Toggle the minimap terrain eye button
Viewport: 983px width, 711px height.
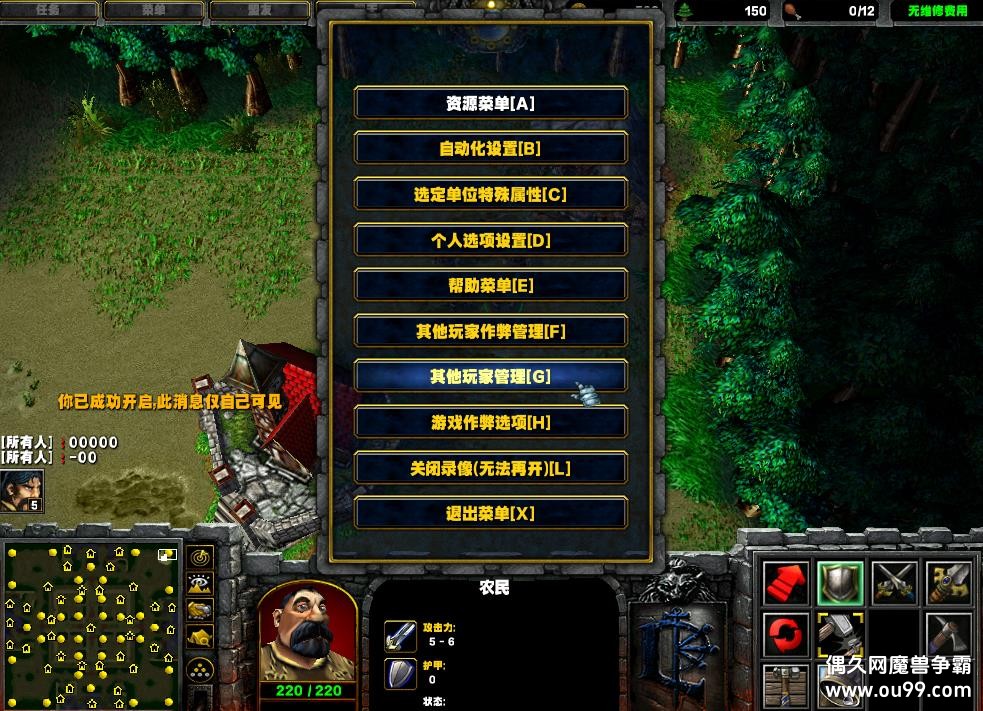[x=200, y=583]
